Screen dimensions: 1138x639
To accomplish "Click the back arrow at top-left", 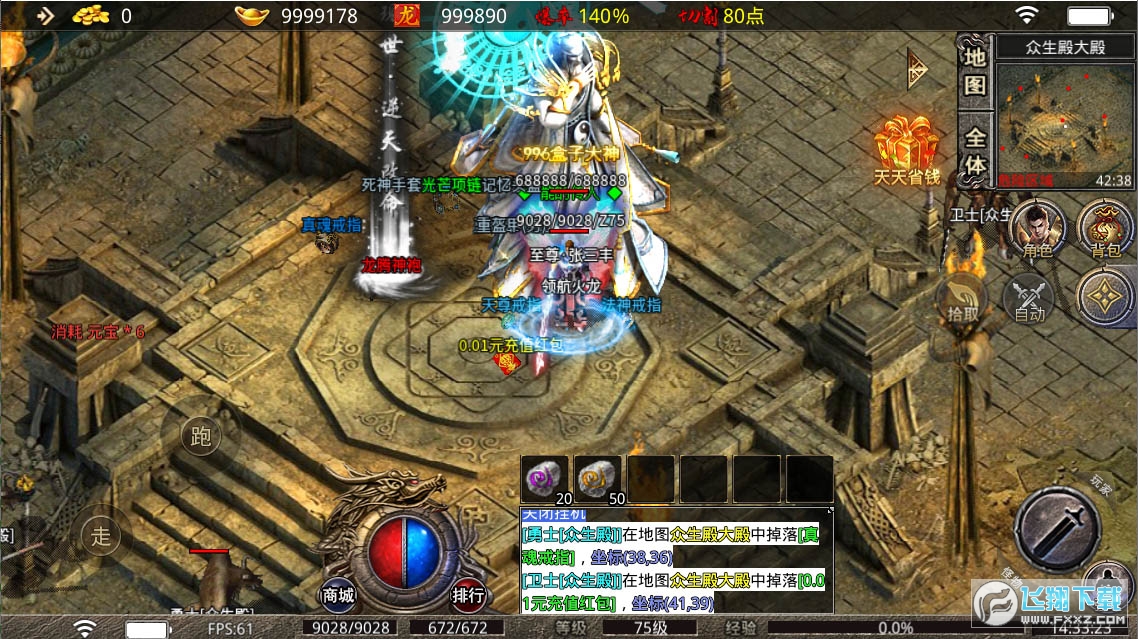I will 46,15.
